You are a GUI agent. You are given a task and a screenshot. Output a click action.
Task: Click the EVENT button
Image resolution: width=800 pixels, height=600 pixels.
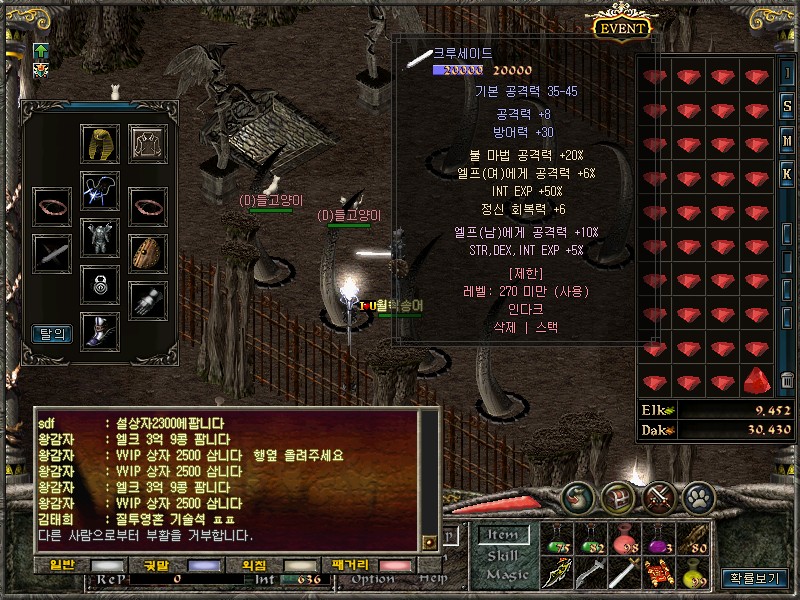[x=622, y=27]
